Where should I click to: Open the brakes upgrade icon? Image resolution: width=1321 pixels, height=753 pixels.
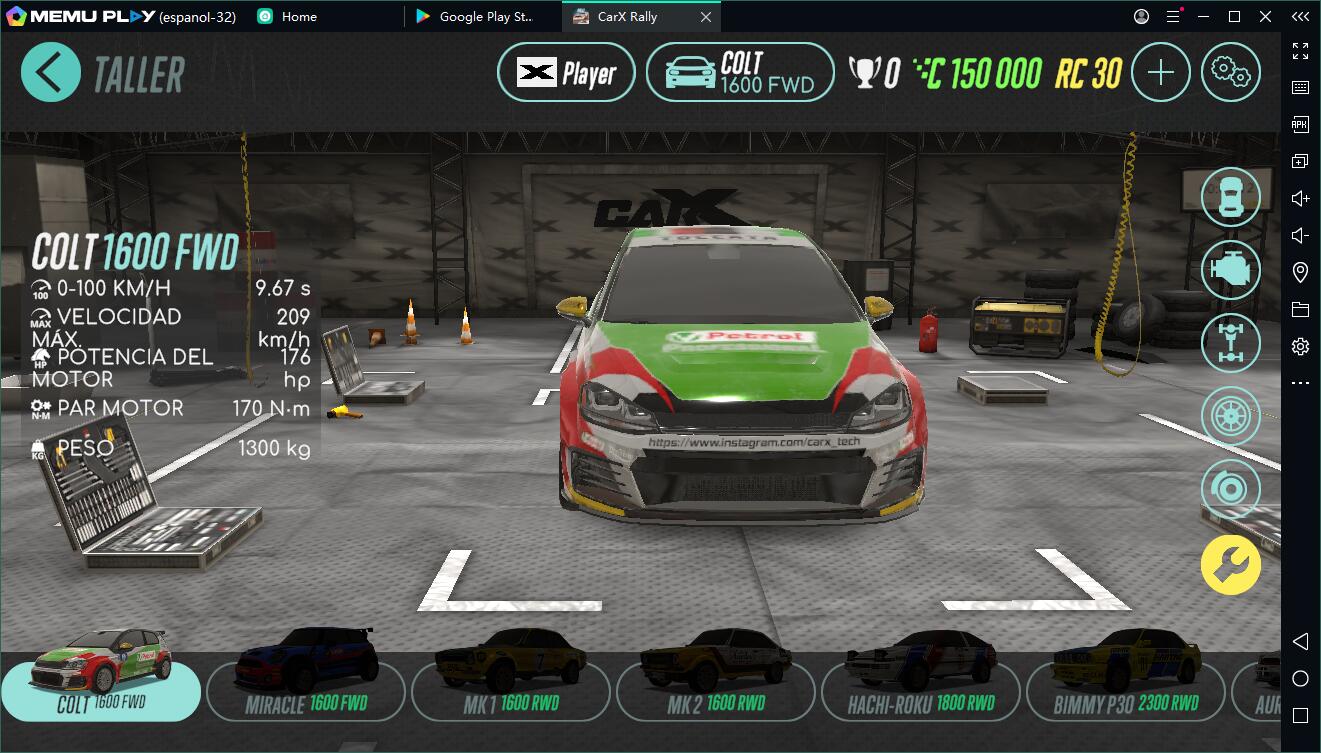(1231, 489)
